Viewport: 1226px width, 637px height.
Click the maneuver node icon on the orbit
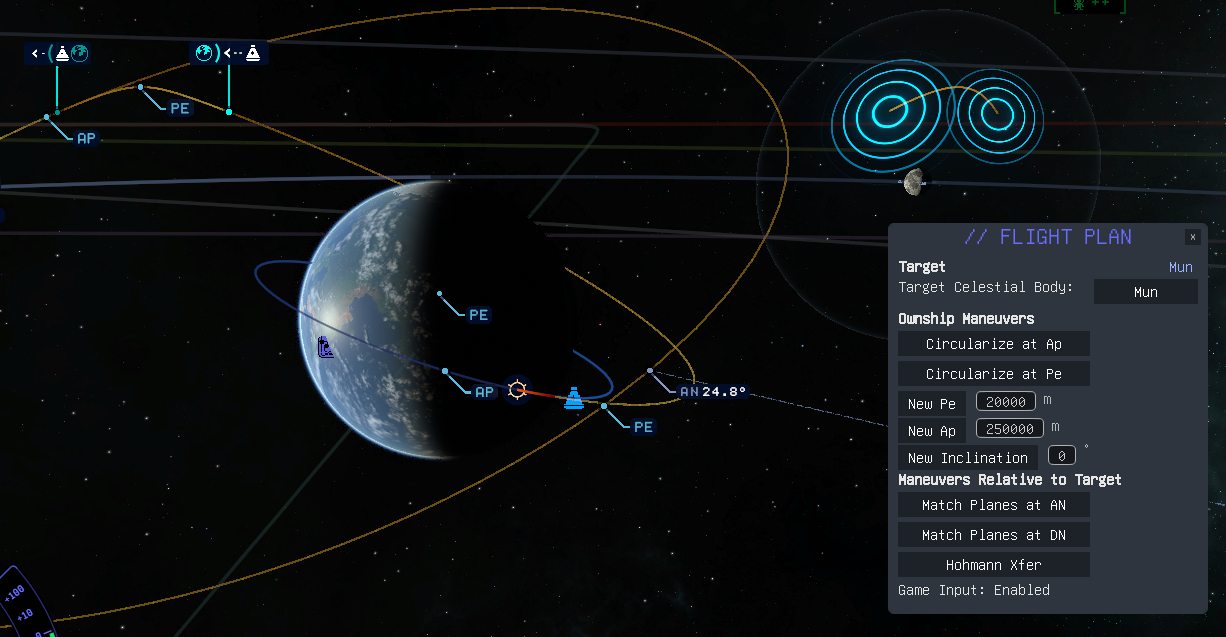pos(517,389)
